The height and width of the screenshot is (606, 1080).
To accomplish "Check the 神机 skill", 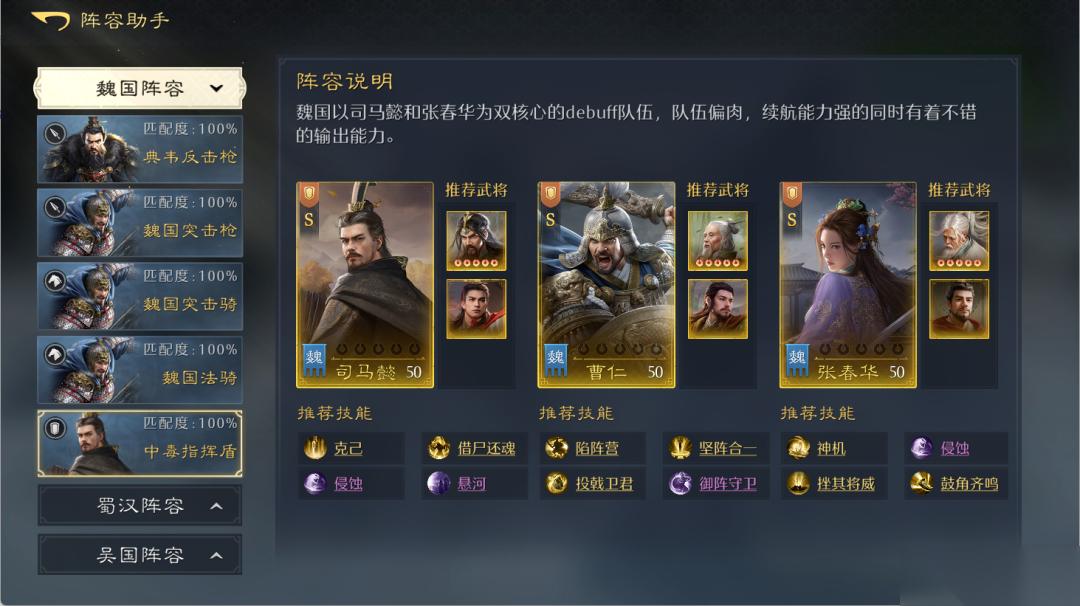I will (831, 449).
